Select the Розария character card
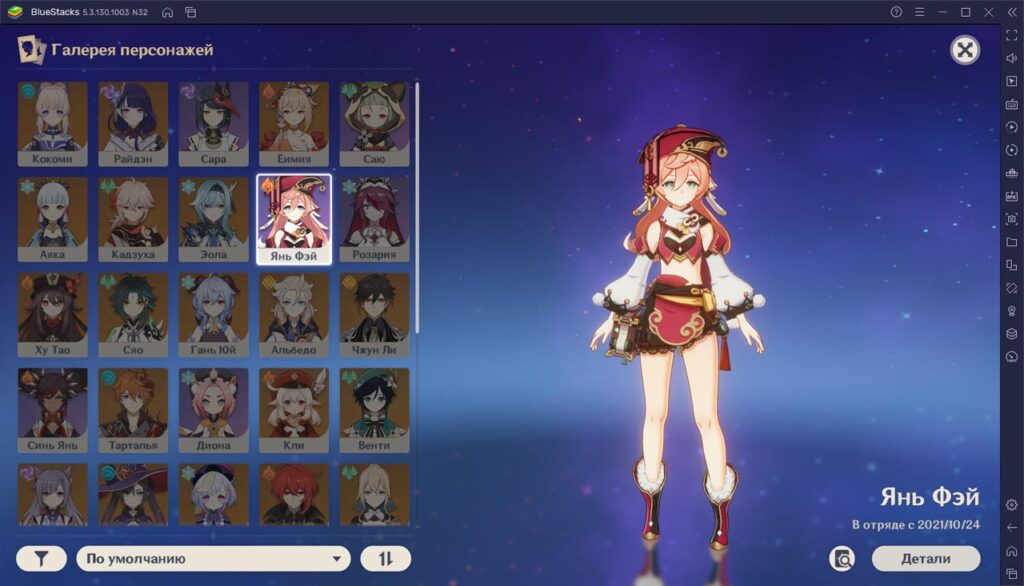This screenshot has height=586, width=1024. (x=374, y=219)
